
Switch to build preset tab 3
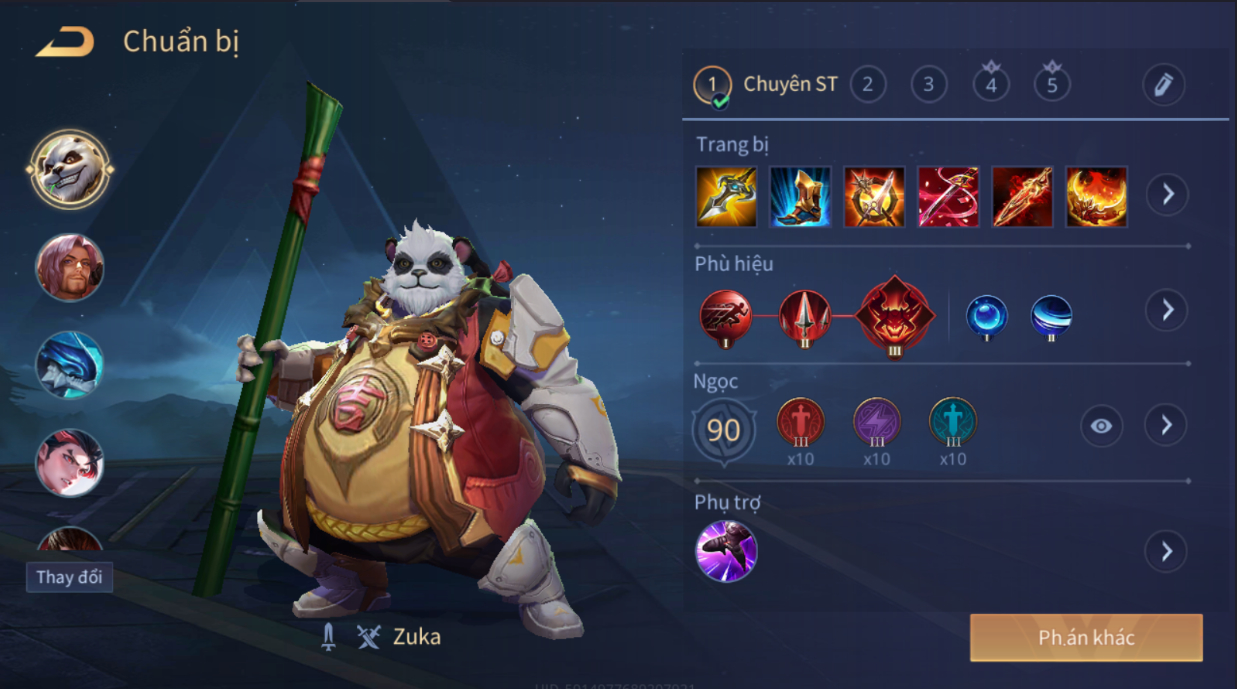[x=929, y=85]
